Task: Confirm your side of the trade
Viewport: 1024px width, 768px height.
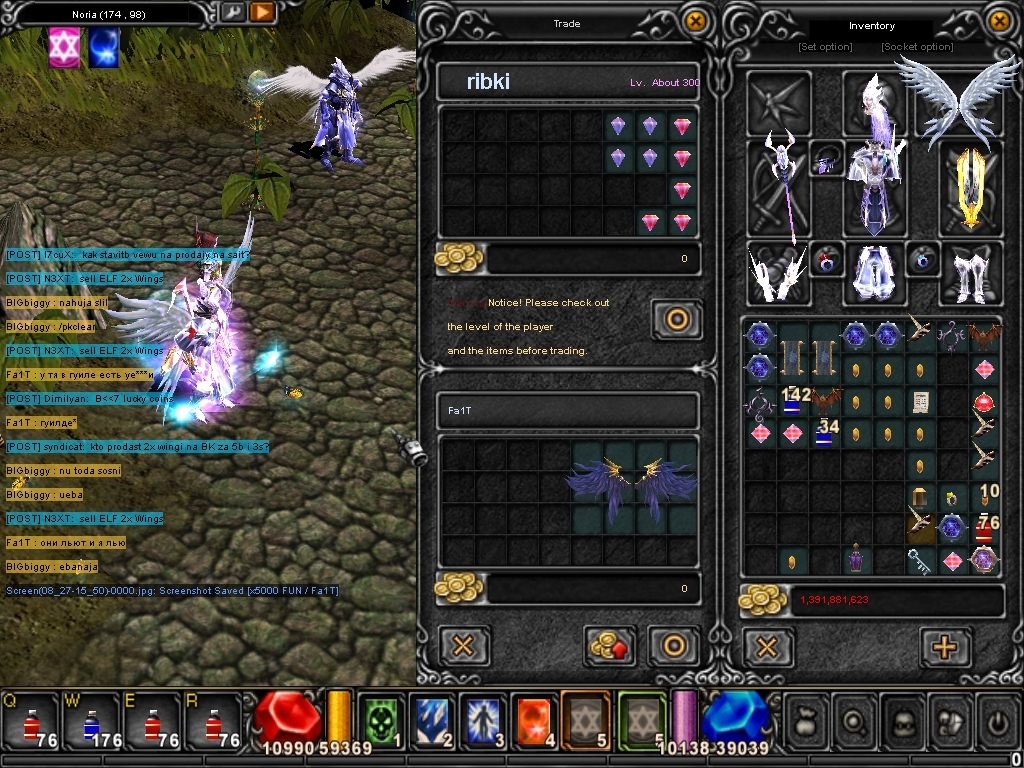Action: point(674,645)
